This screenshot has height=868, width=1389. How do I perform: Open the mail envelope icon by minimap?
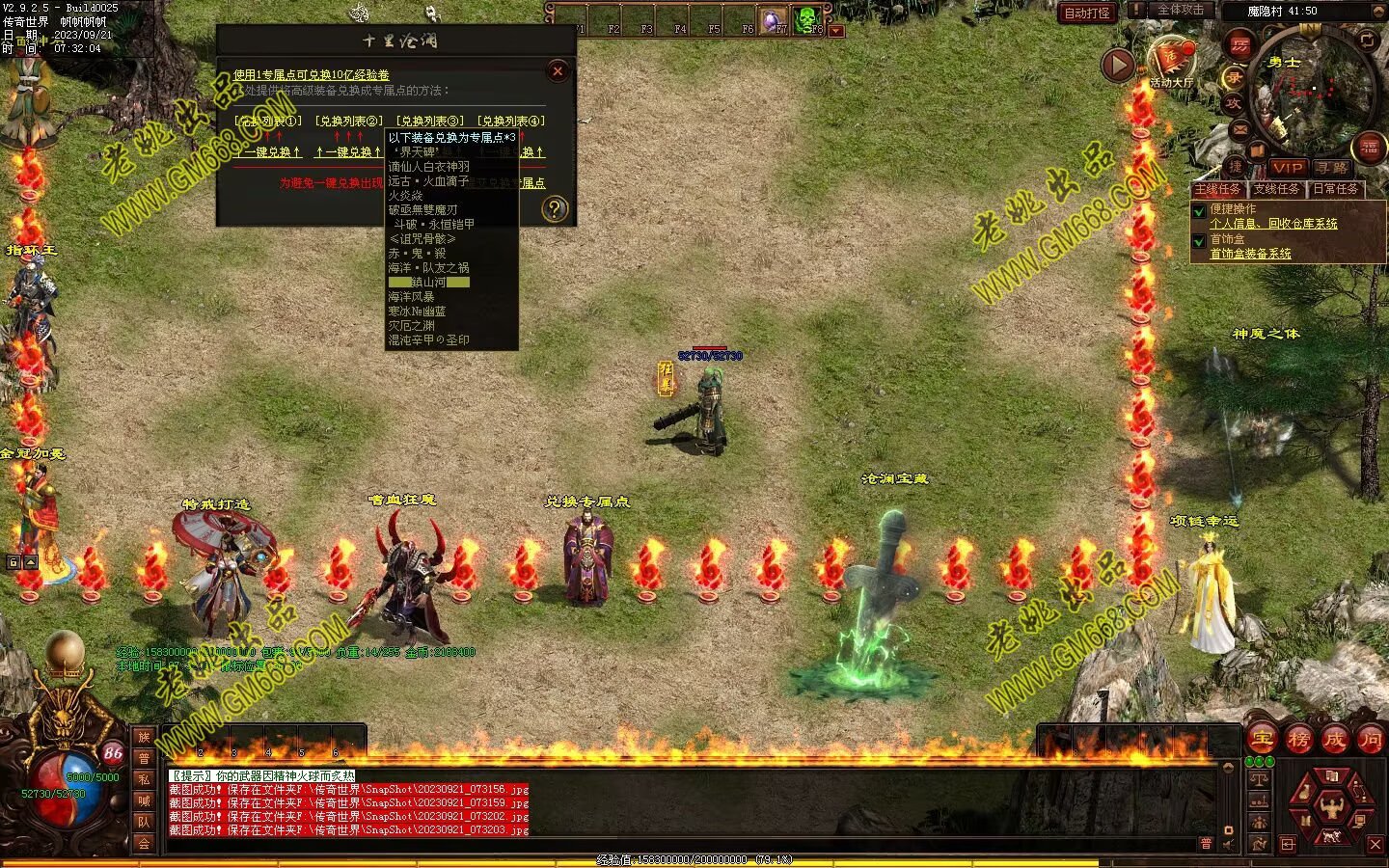(x=1240, y=129)
